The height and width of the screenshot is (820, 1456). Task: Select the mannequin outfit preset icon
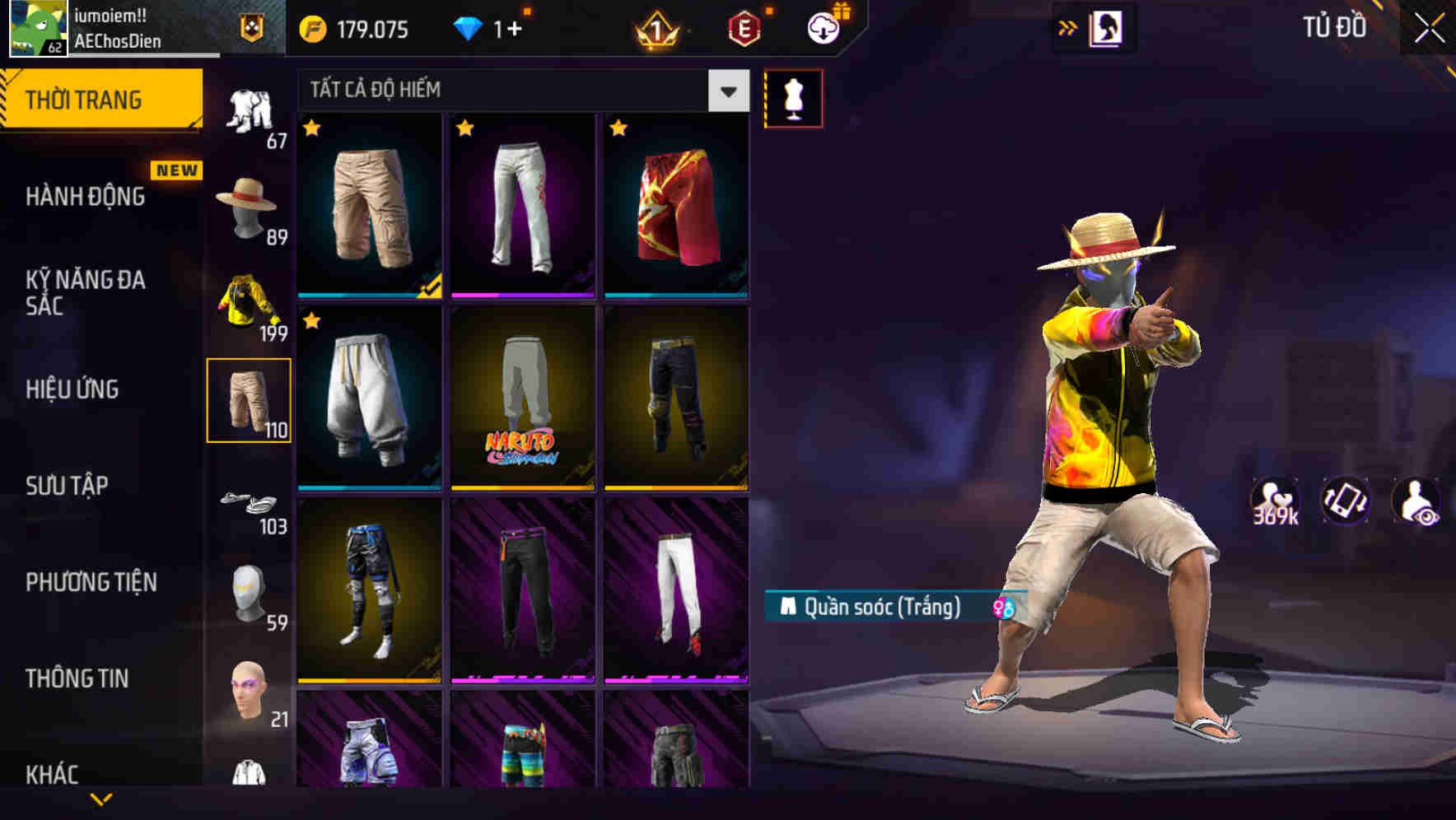tap(793, 97)
